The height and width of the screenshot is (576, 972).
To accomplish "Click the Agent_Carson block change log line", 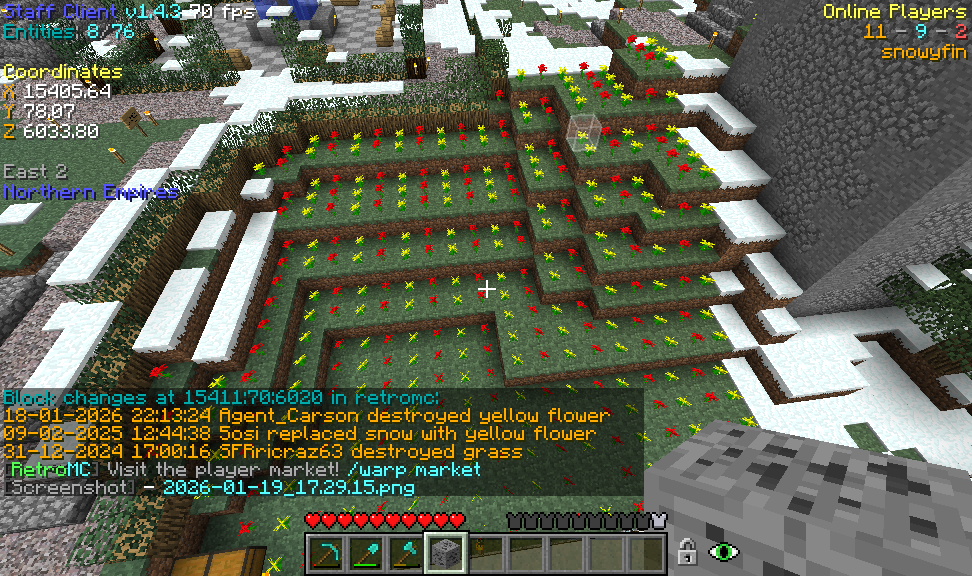I will (306, 415).
